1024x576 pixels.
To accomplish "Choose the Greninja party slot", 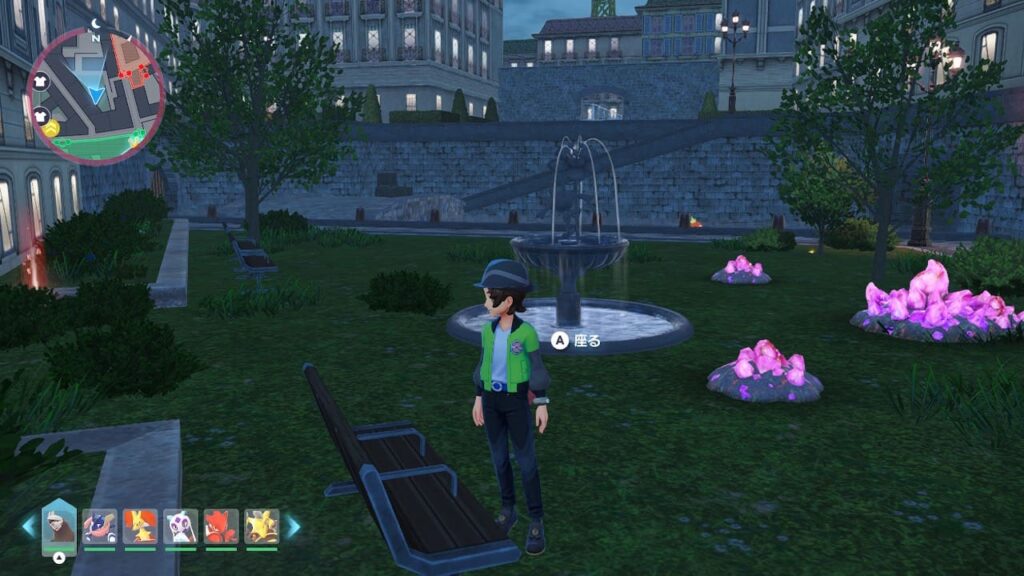I will [x=100, y=526].
